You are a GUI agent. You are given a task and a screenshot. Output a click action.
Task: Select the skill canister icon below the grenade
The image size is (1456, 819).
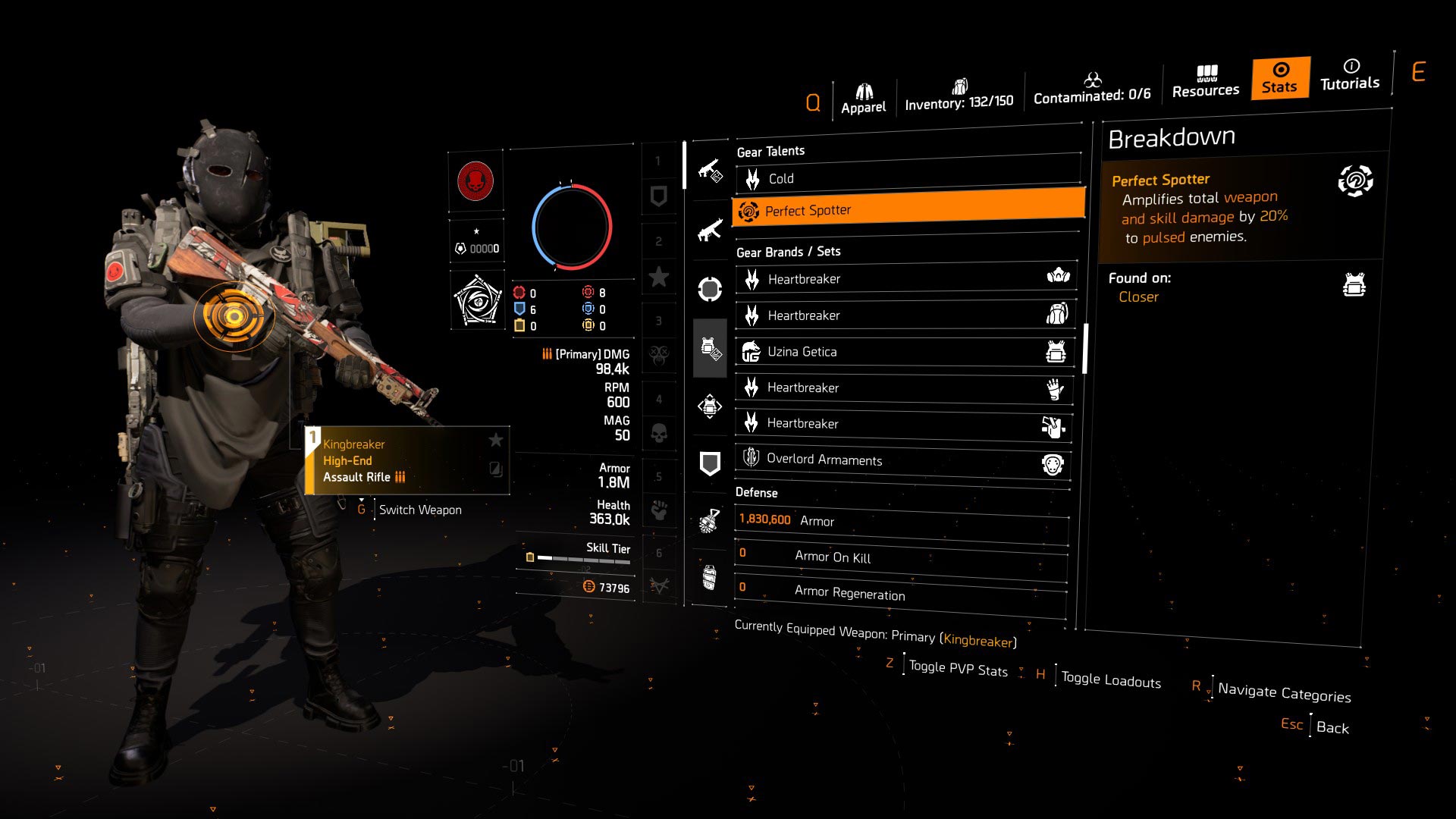click(x=709, y=579)
